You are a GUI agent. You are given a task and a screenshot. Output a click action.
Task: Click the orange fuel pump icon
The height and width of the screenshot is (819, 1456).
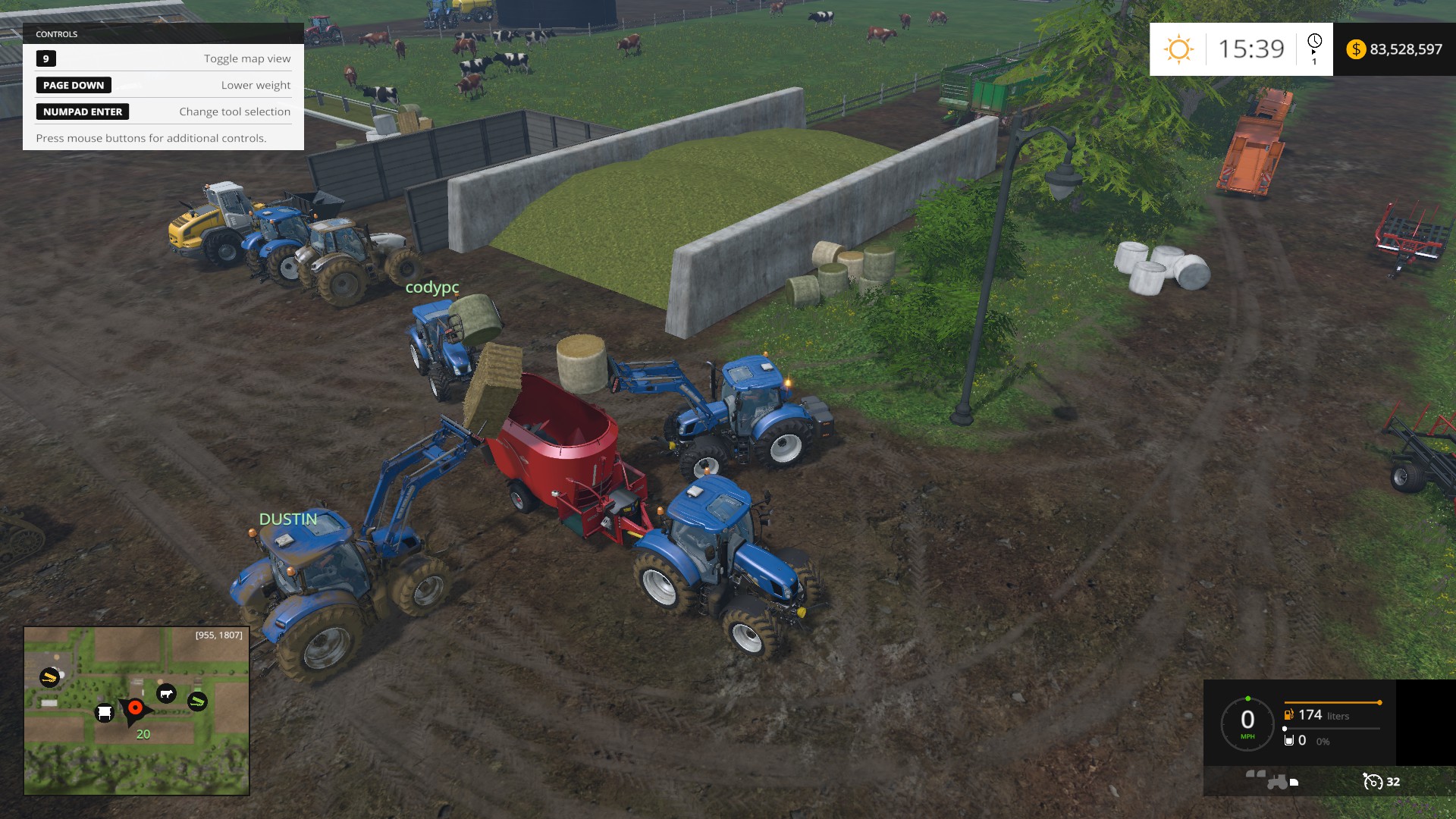[1288, 714]
